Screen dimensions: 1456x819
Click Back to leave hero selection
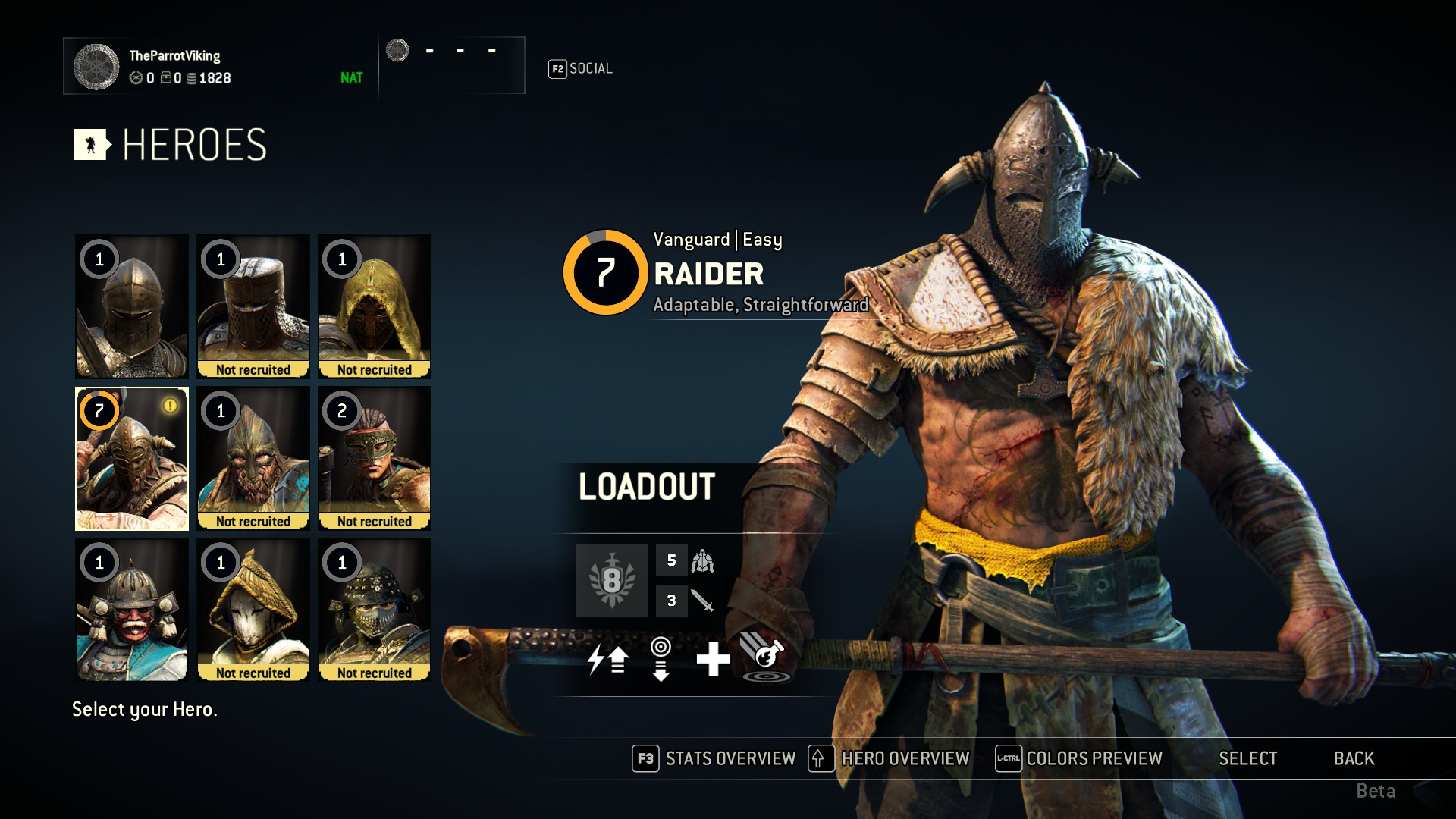(1353, 758)
